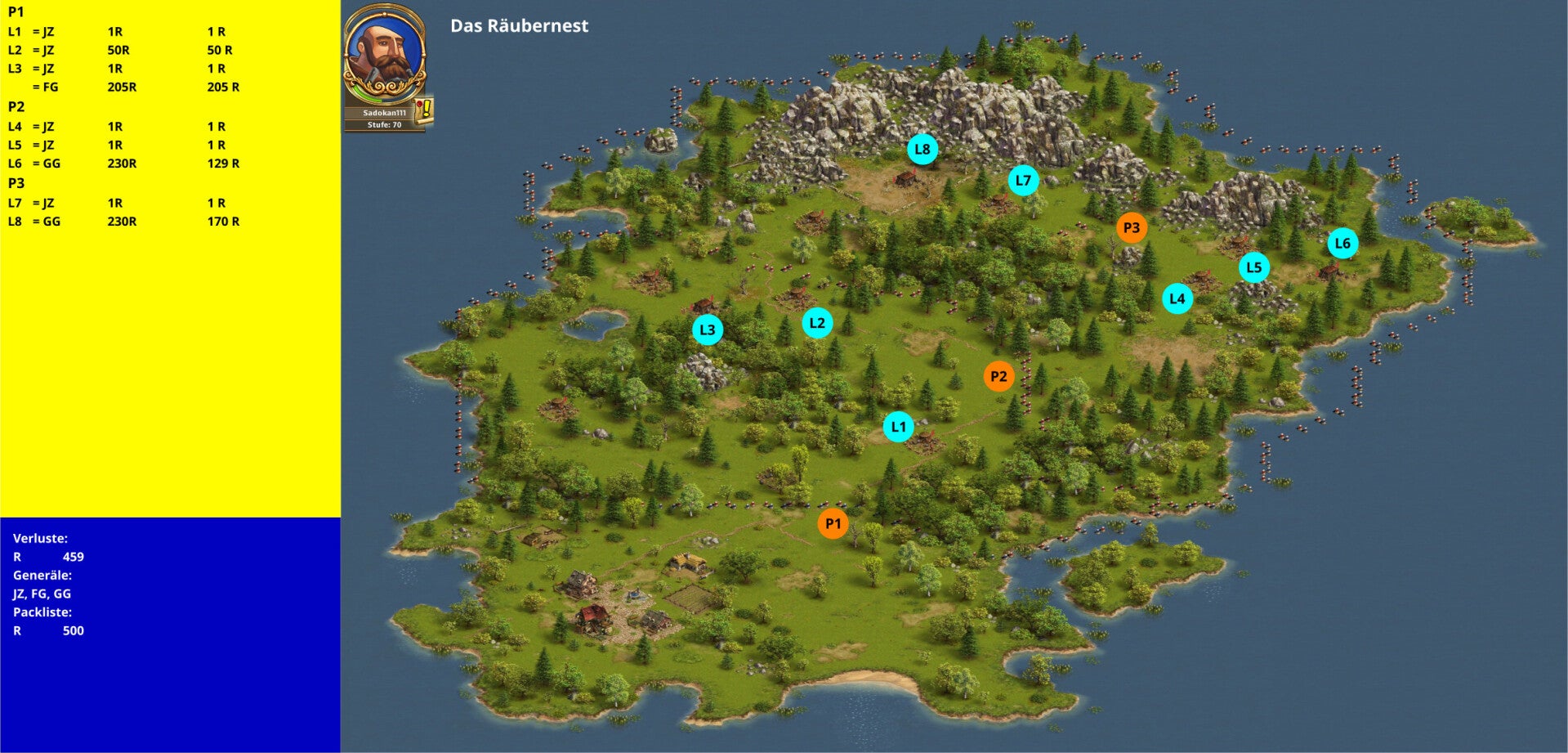
Task: Select the L5 camp marker
Action: (1253, 267)
